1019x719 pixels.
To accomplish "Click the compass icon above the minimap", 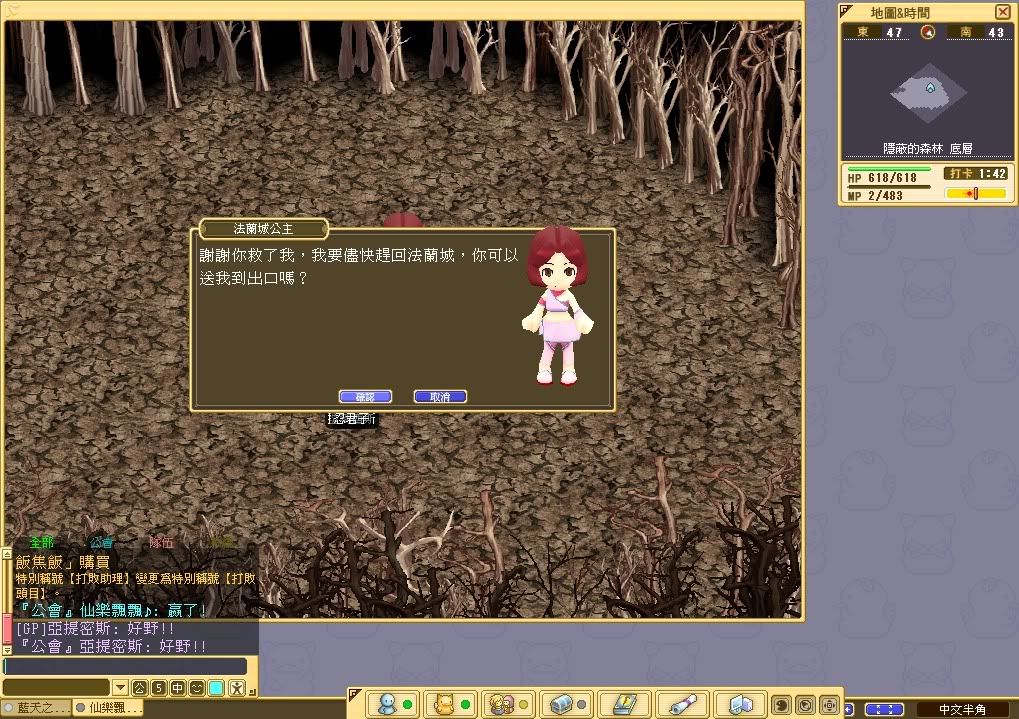I will pos(927,32).
